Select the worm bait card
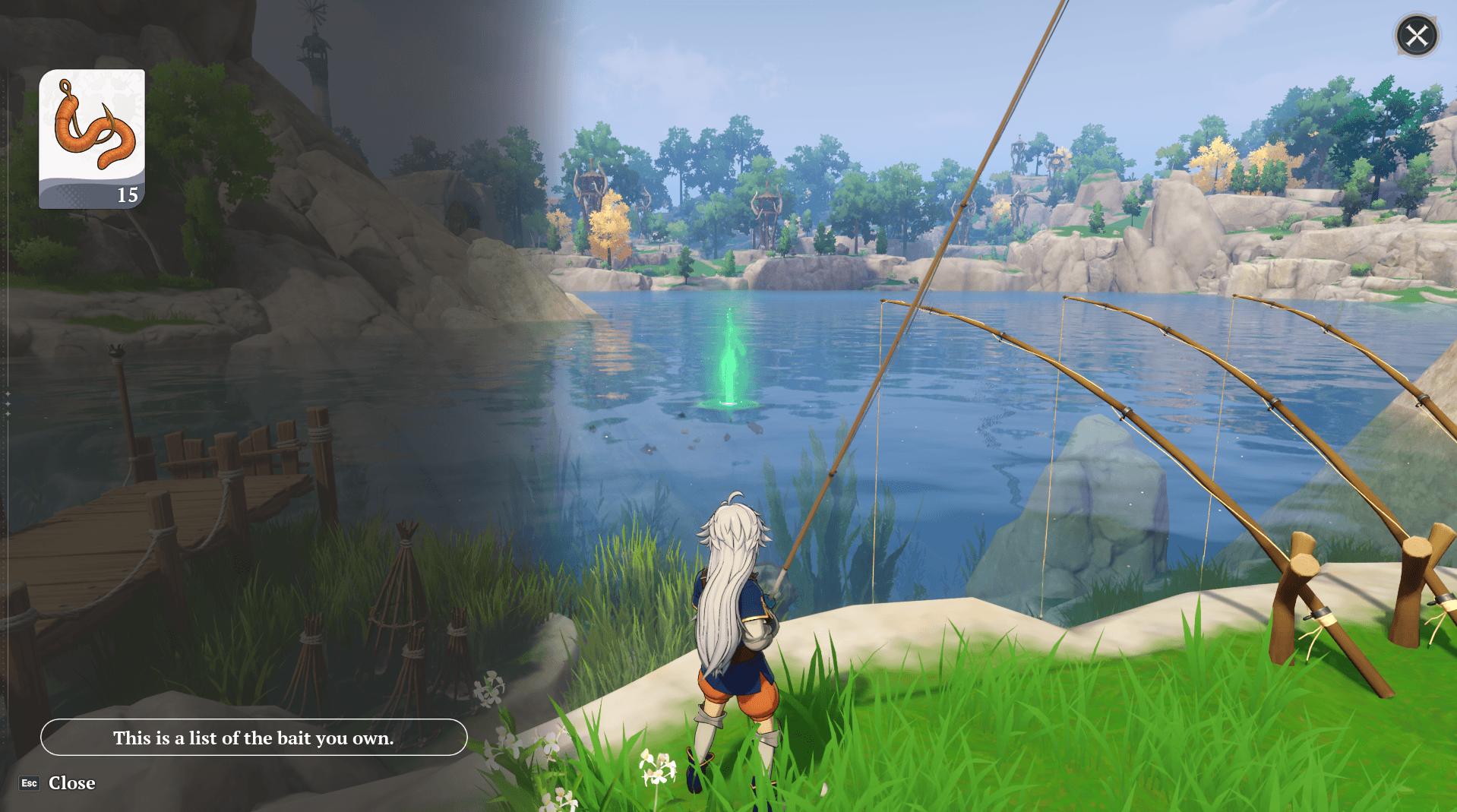 (92, 138)
